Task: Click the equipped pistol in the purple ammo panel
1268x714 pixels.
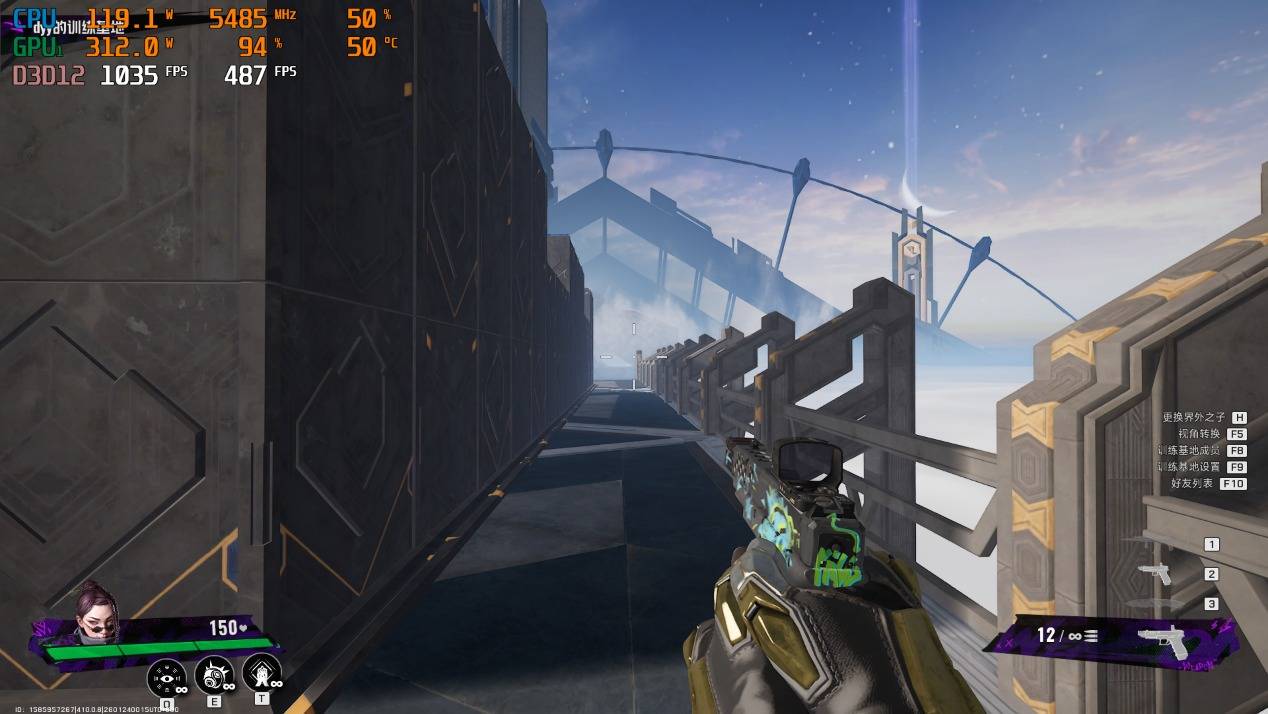Action: point(1166,638)
